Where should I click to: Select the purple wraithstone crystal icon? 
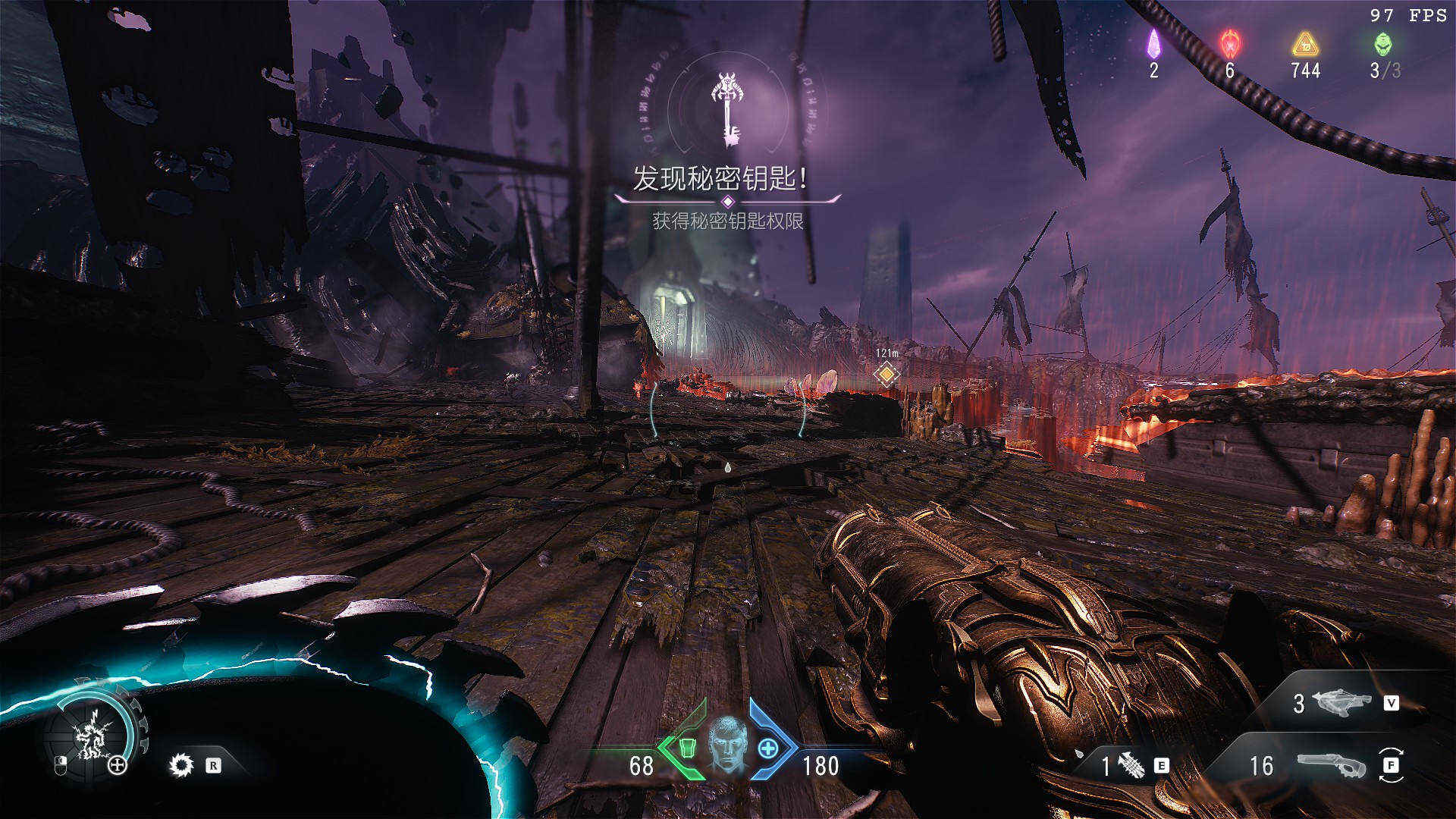(1153, 44)
